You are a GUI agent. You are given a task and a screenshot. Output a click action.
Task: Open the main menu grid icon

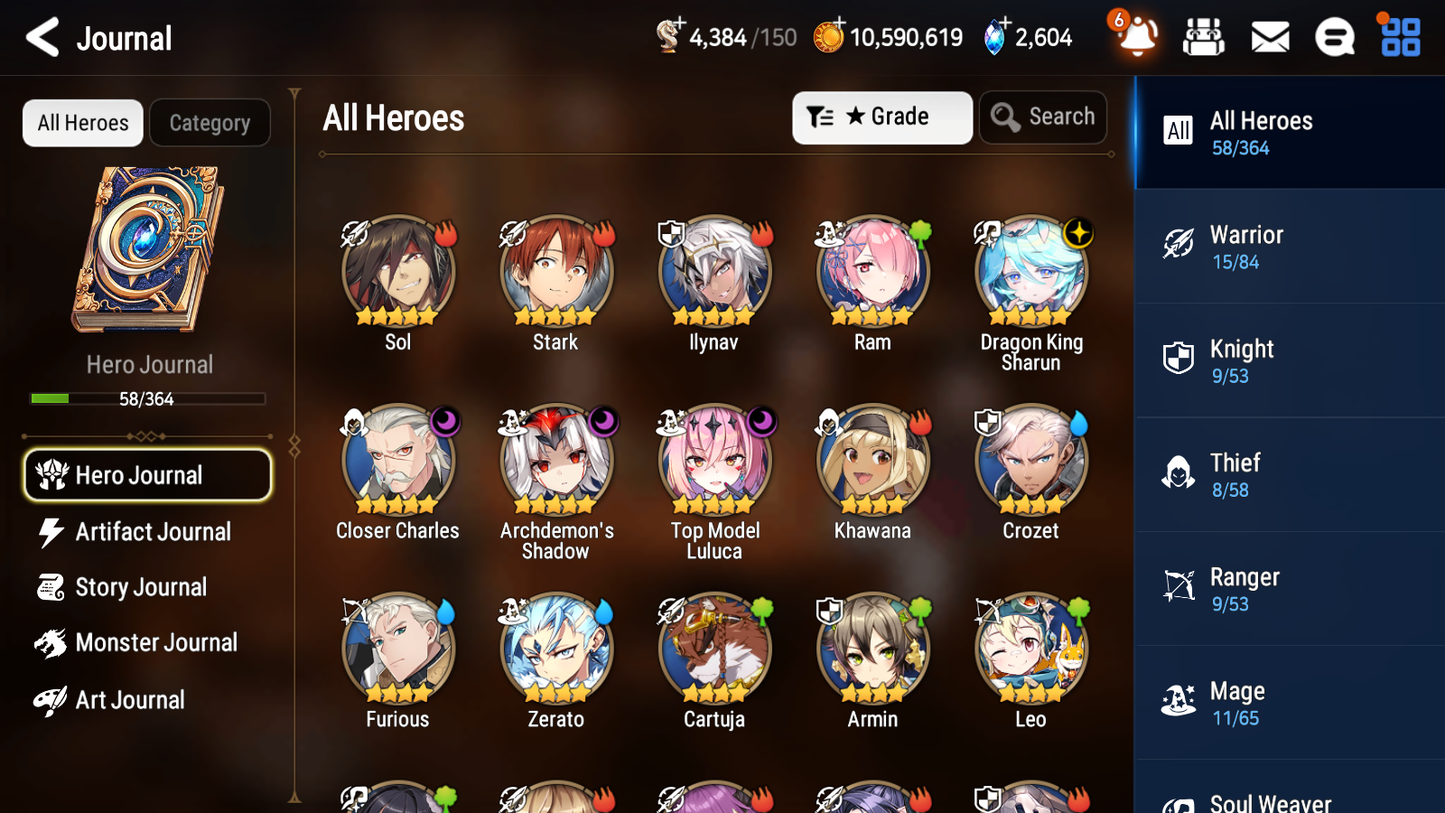[x=1399, y=36]
